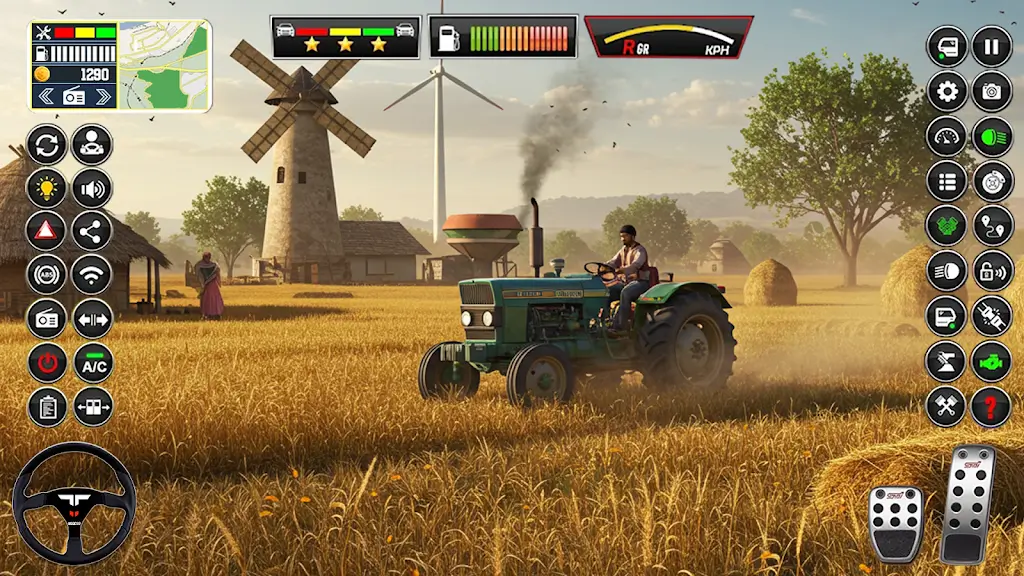Click the green handshake icon

tap(946, 226)
